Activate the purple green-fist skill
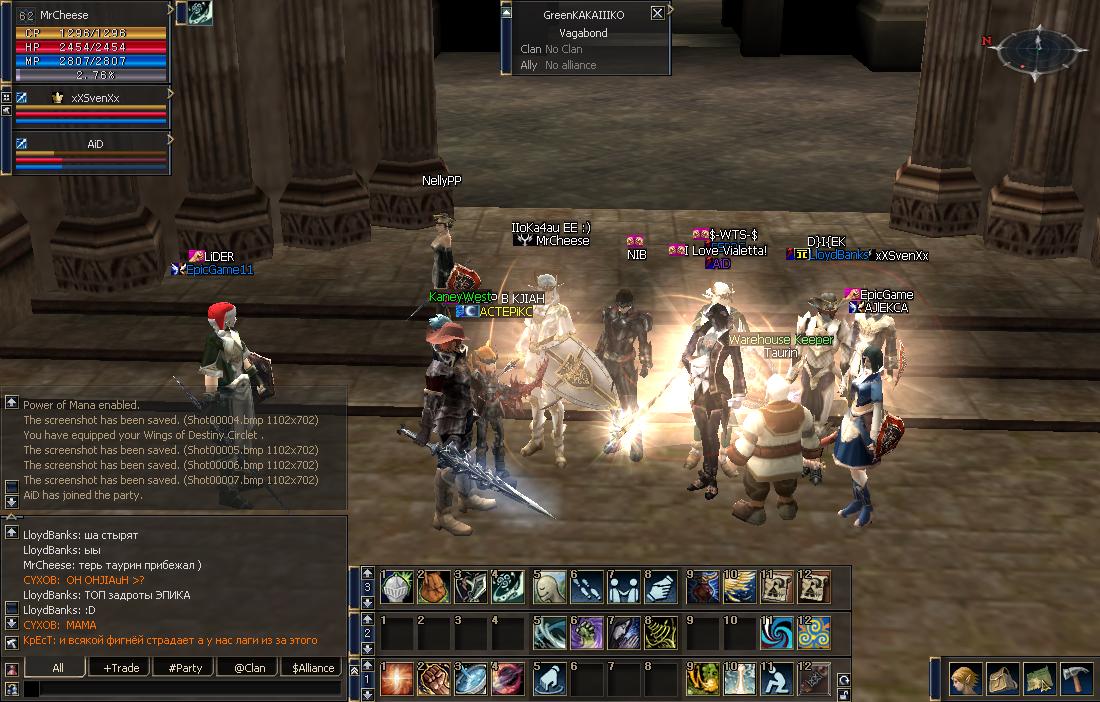Image resolution: width=1100 pixels, height=702 pixels. pyautogui.click(x=588, y=633)
